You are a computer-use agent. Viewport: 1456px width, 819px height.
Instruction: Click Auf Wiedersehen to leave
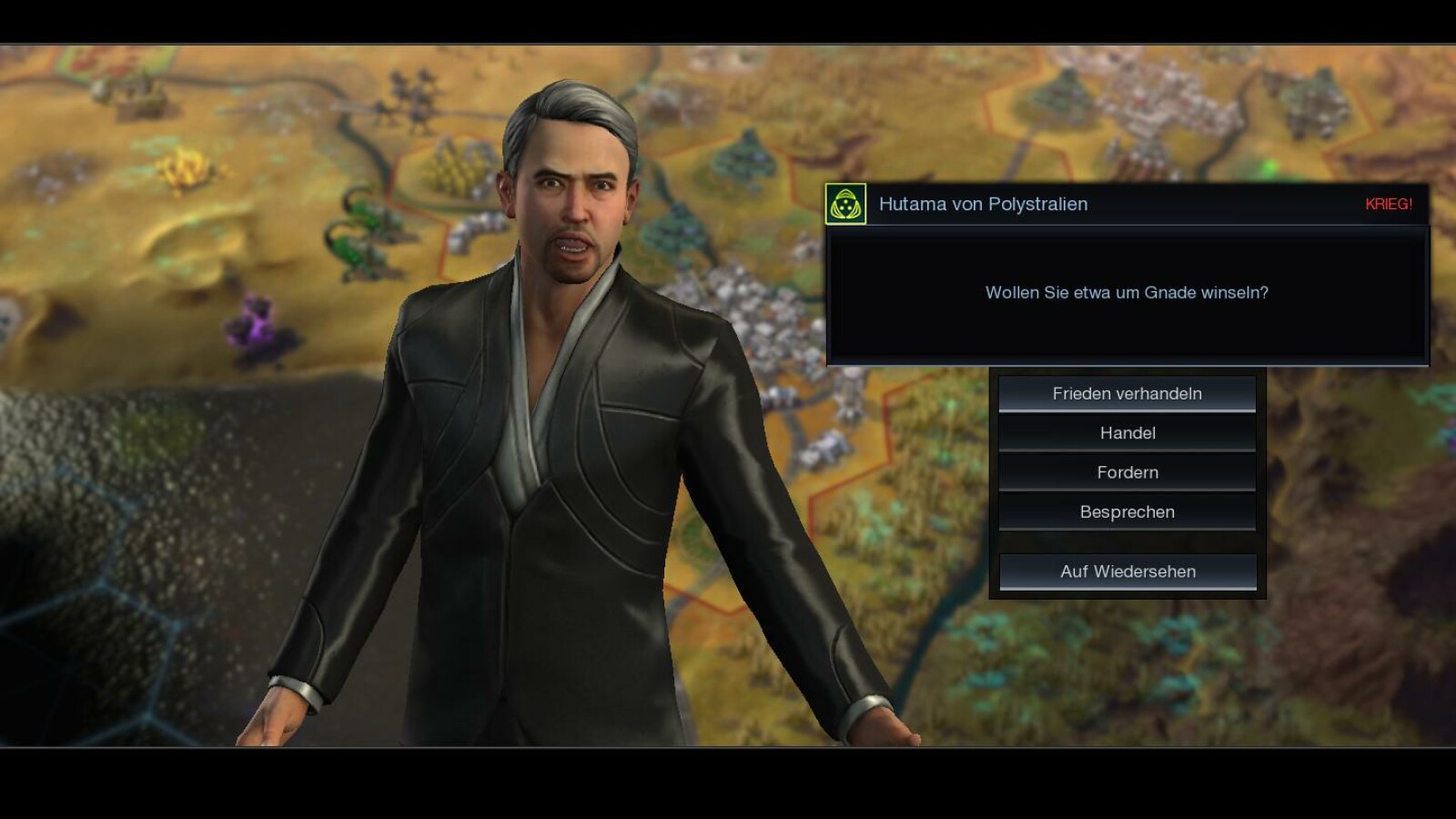coord(1127,571)
